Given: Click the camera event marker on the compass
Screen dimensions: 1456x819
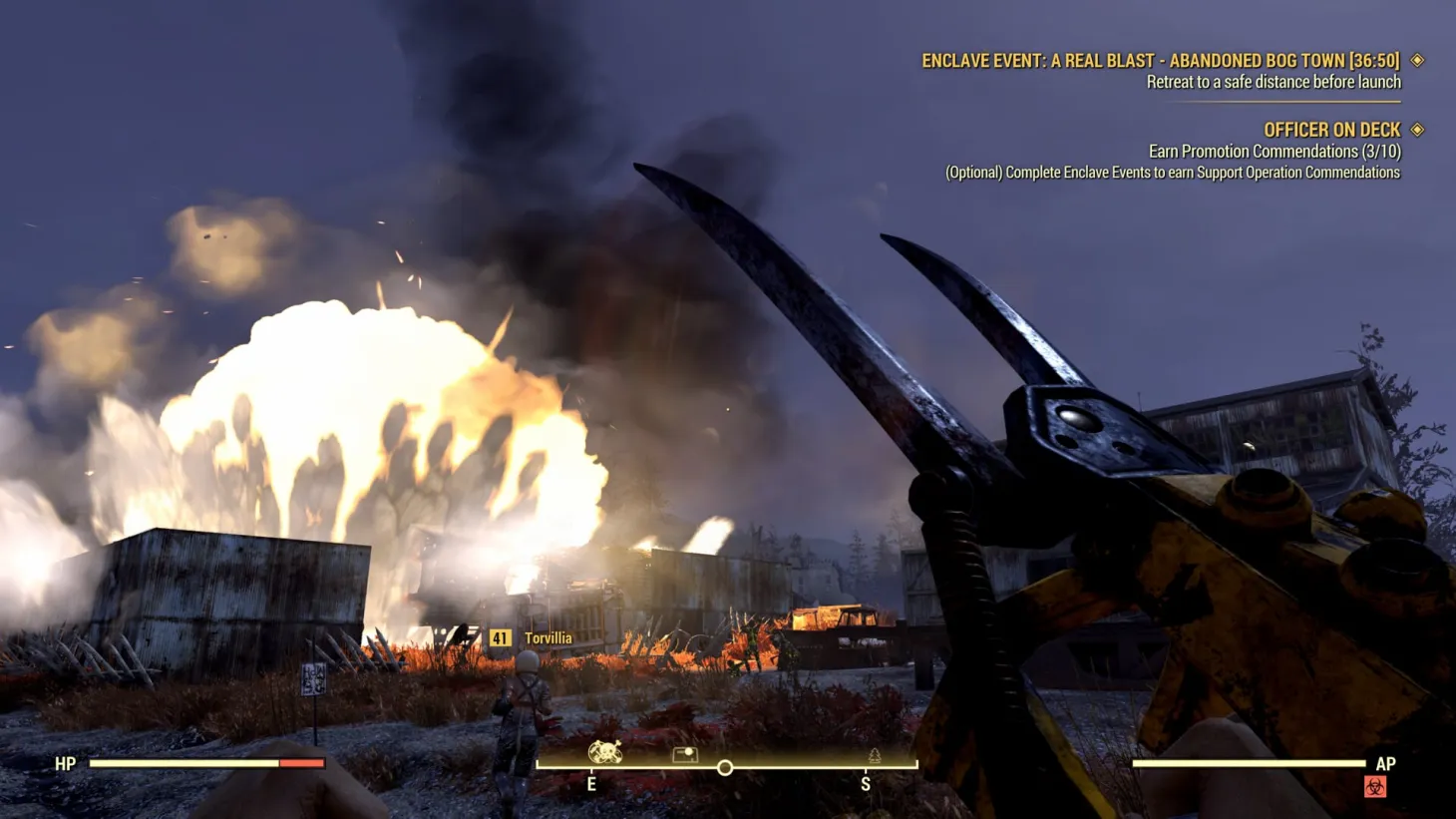Looking at the screenshot, I should point(685,755).
